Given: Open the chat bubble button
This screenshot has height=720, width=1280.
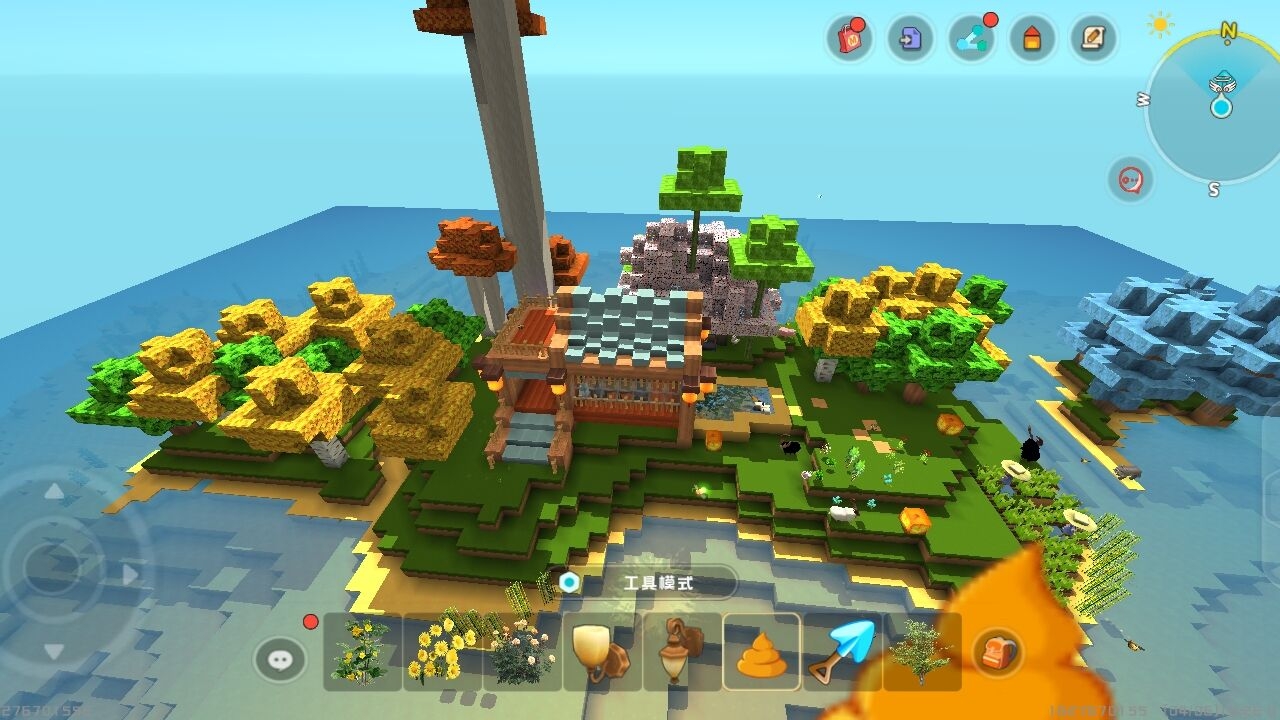Looking at the screenshot, I should click(280, 659).
